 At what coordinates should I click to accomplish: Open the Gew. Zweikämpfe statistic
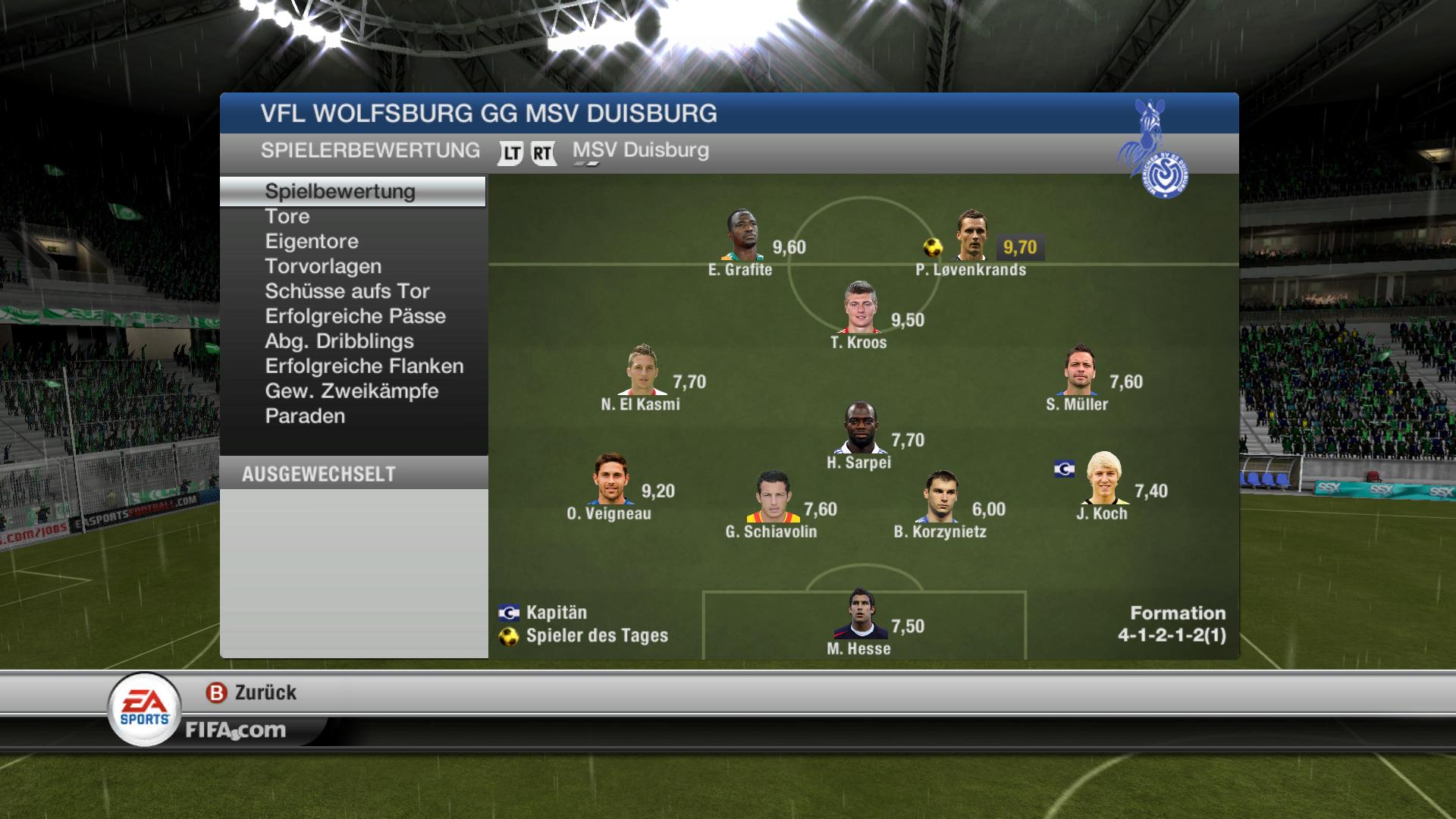(x=352, y=392)
